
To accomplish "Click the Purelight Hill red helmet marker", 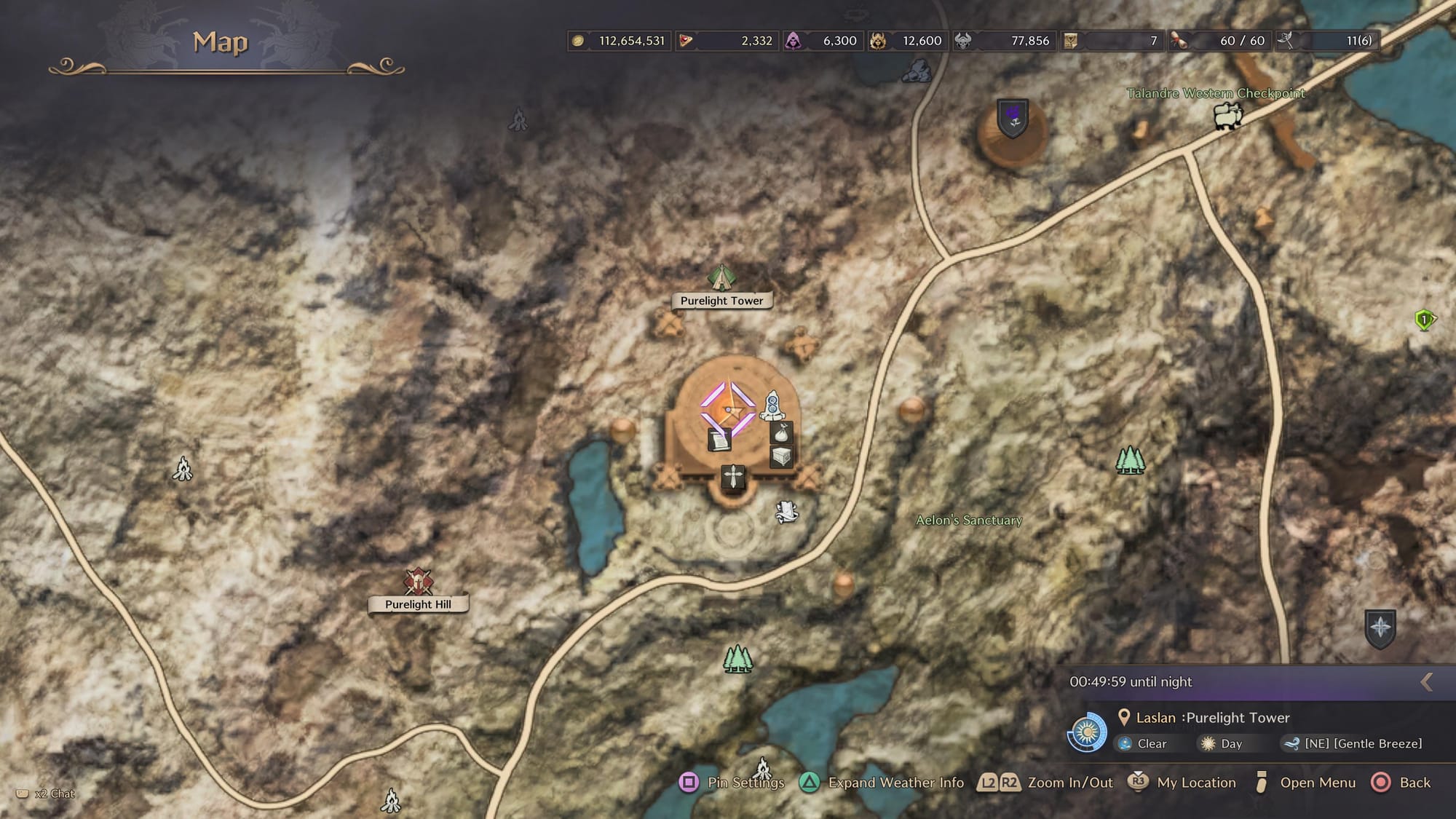I will click(418, 582).
